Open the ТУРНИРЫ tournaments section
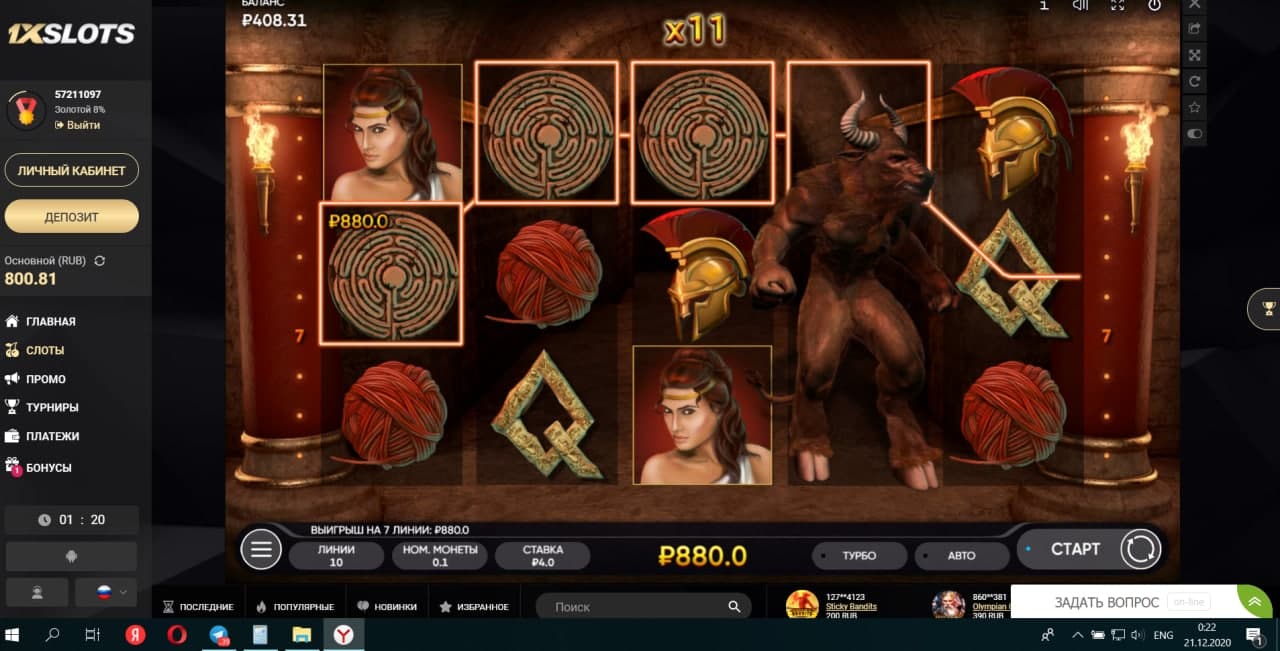 pos(52,407)
